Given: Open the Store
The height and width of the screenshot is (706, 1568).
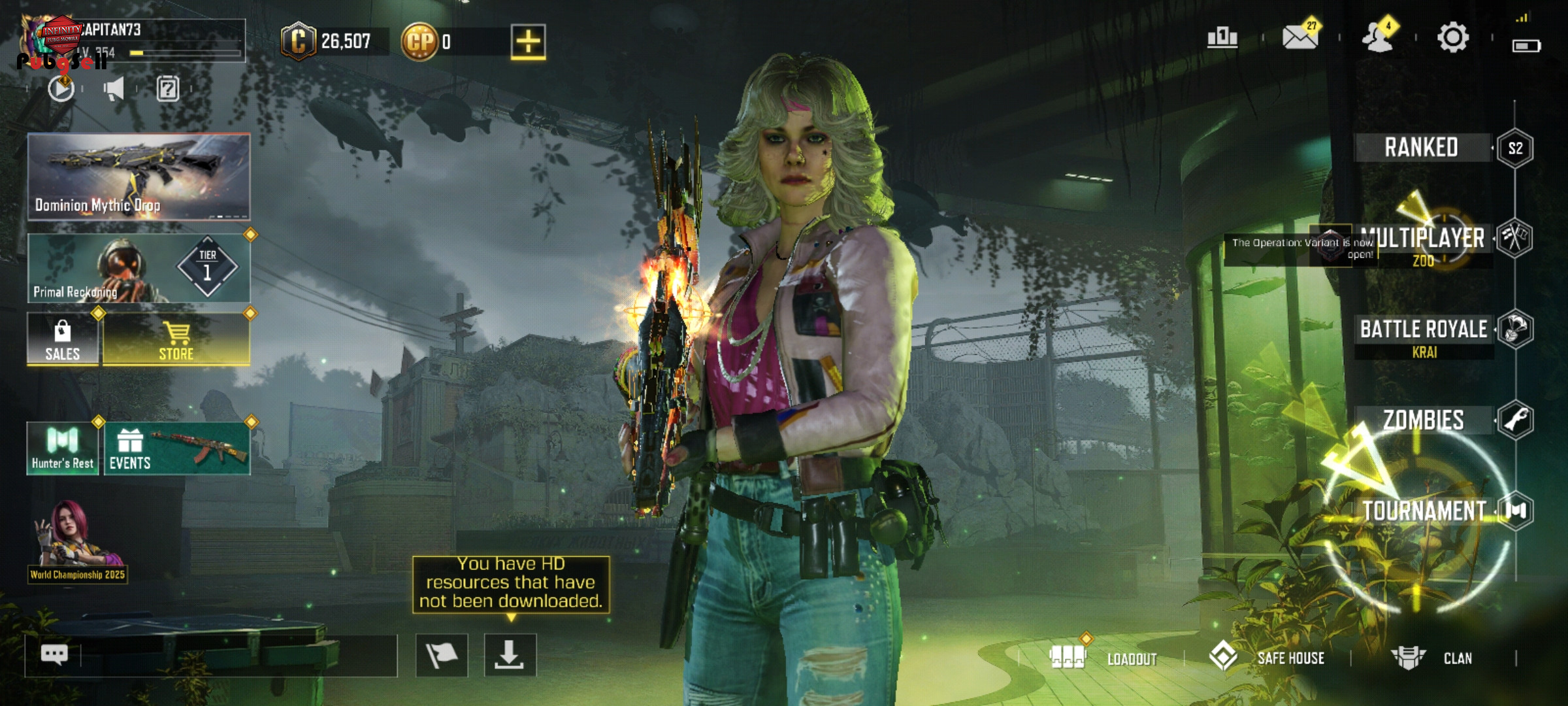Looking at the screenshot, I should coord(176,339).
